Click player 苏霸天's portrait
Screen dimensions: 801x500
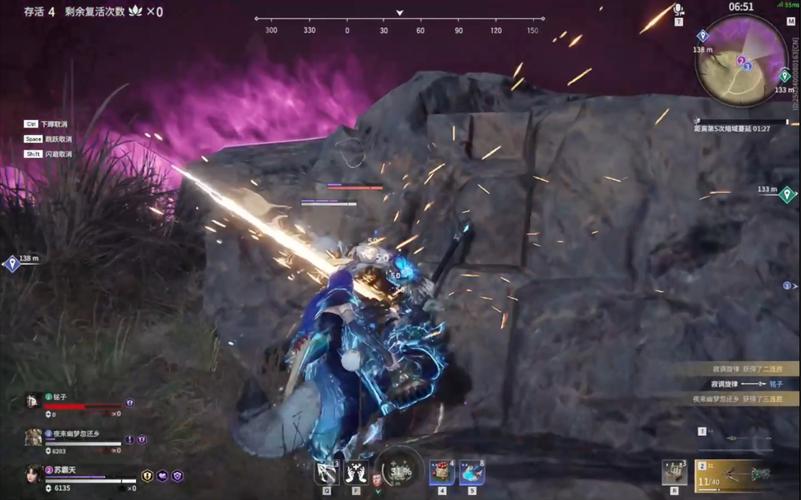(x=34, y=474)
